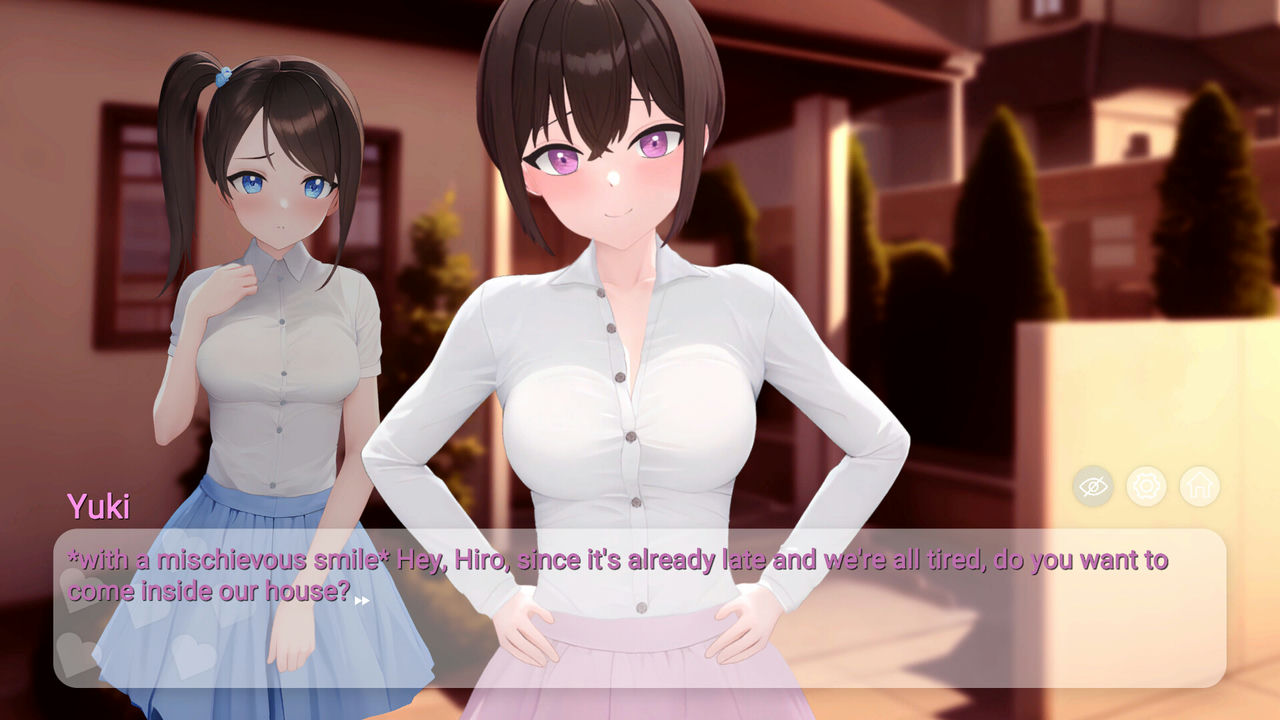Select the gear icon between eye and home

[1147, 486]
